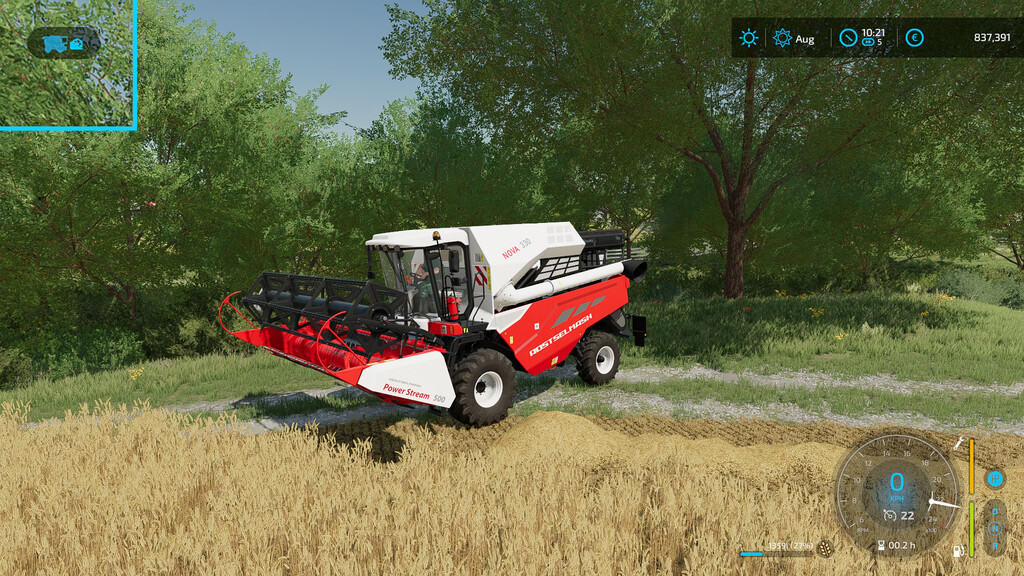Image resolution: width=1024 pixels, height=576 pixels.
Task: Click the cruise control speed icon
Action: 889,515
